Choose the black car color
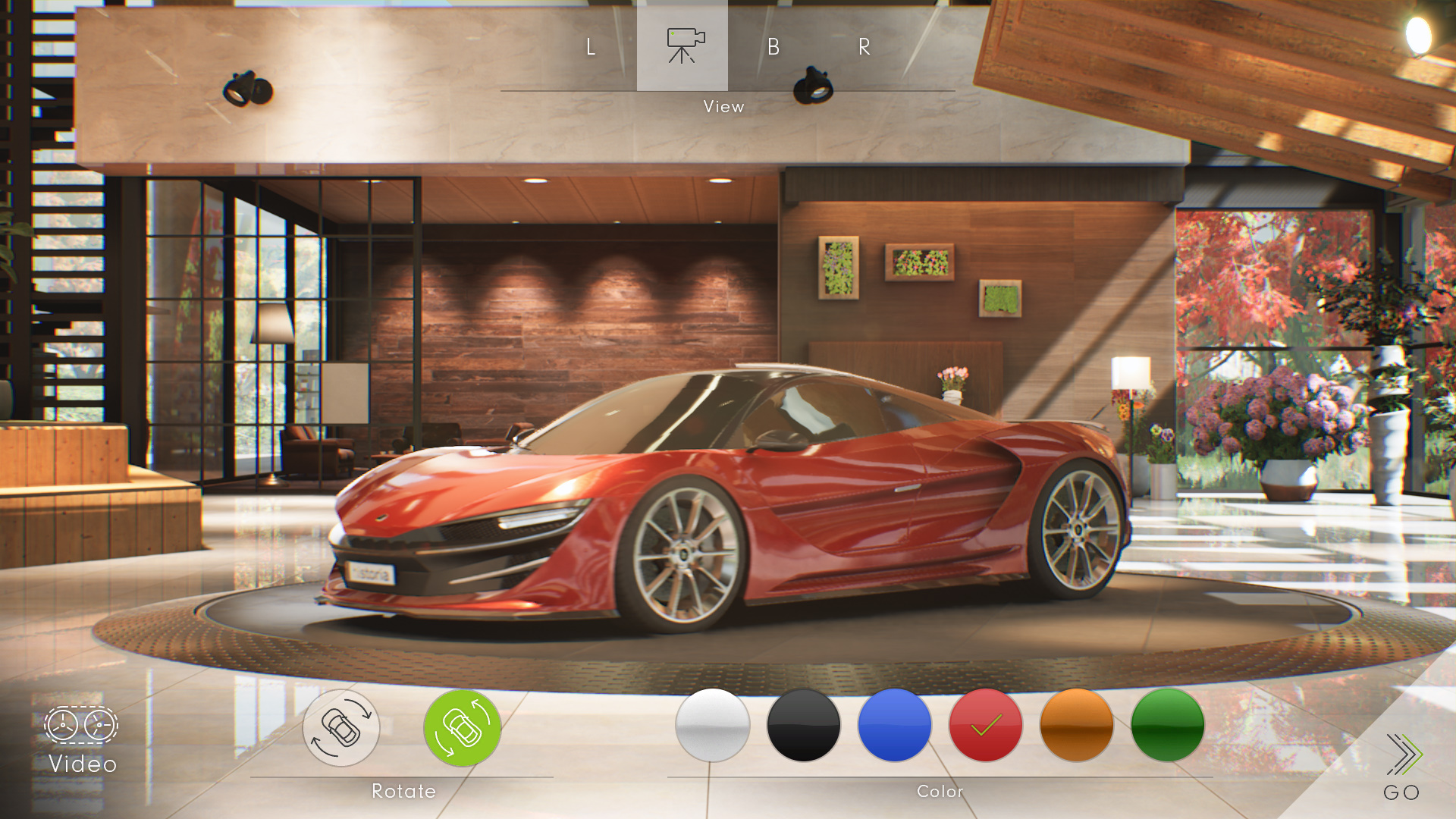The height and width of the screenshot is (819, 1456). pos(804,726)
